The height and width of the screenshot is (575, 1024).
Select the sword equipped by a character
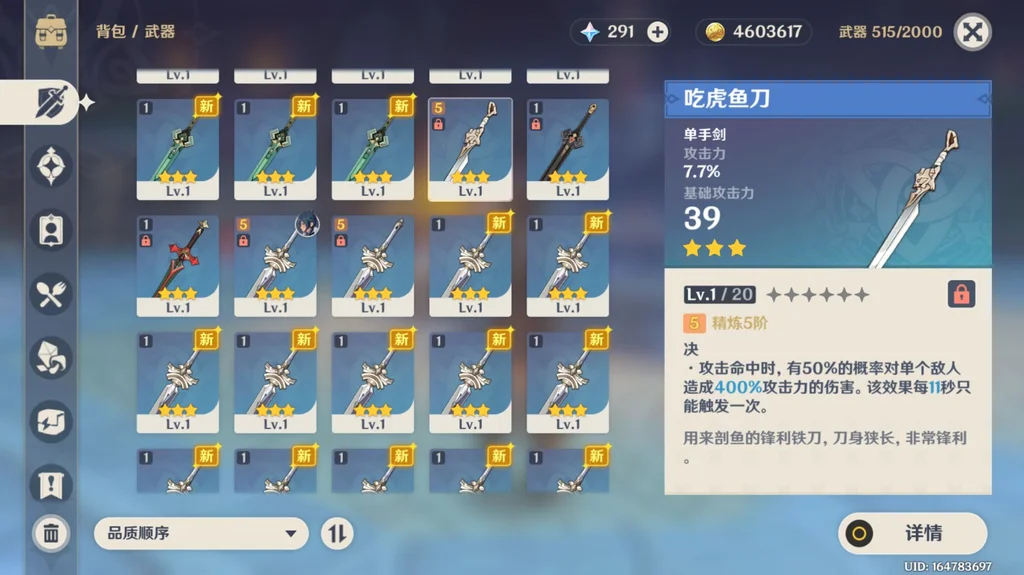click(x=275, y=265)
